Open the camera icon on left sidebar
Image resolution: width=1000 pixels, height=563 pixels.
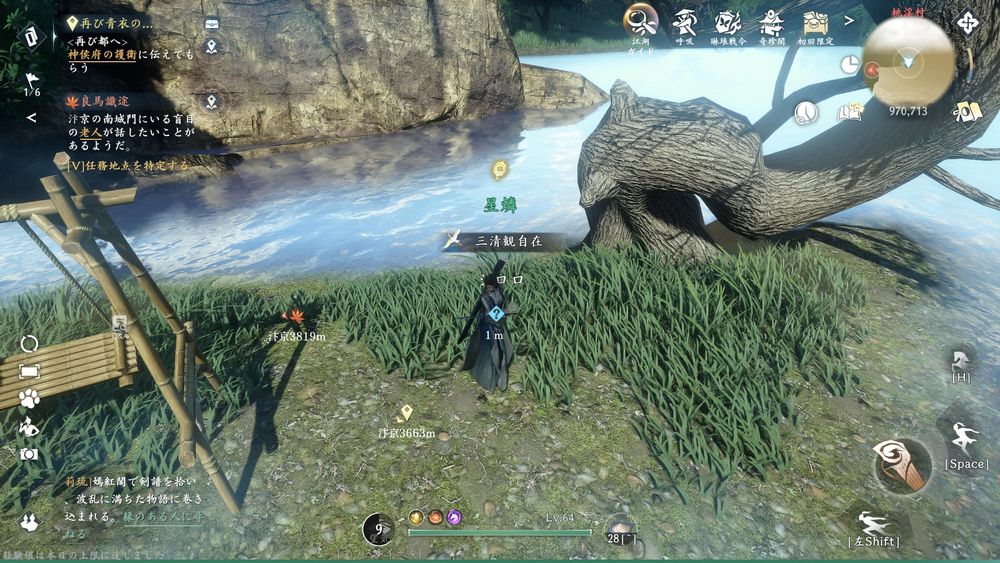click(x=29, y=453)
